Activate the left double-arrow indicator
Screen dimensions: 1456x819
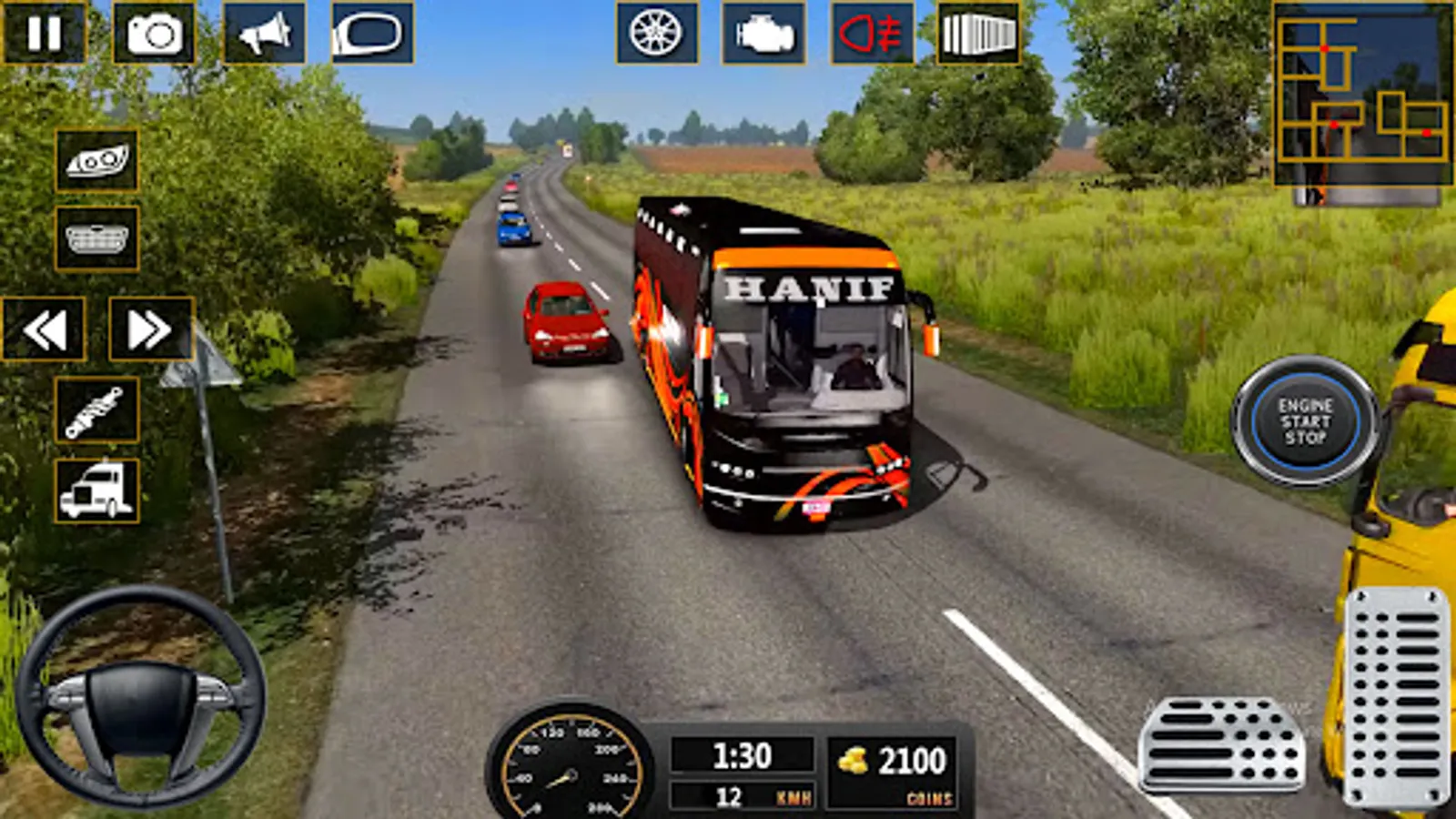(44, 329)
